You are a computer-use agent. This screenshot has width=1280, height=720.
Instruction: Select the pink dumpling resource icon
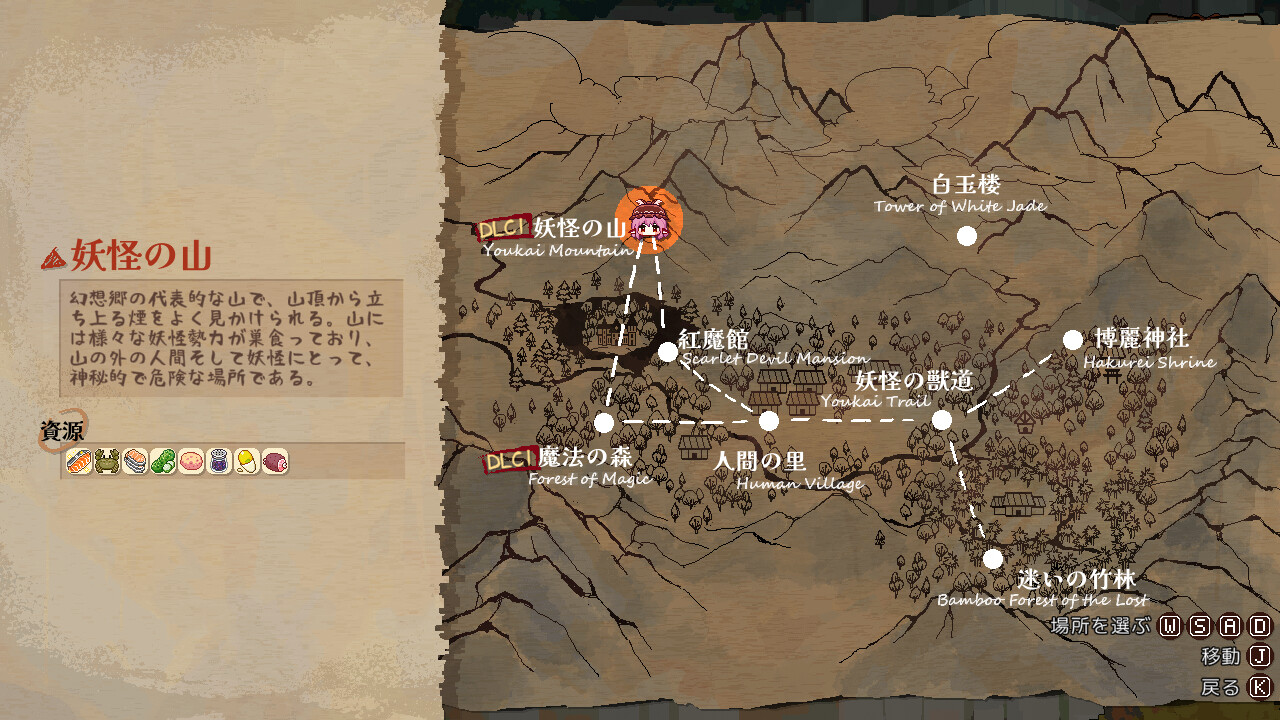(190, 461)
